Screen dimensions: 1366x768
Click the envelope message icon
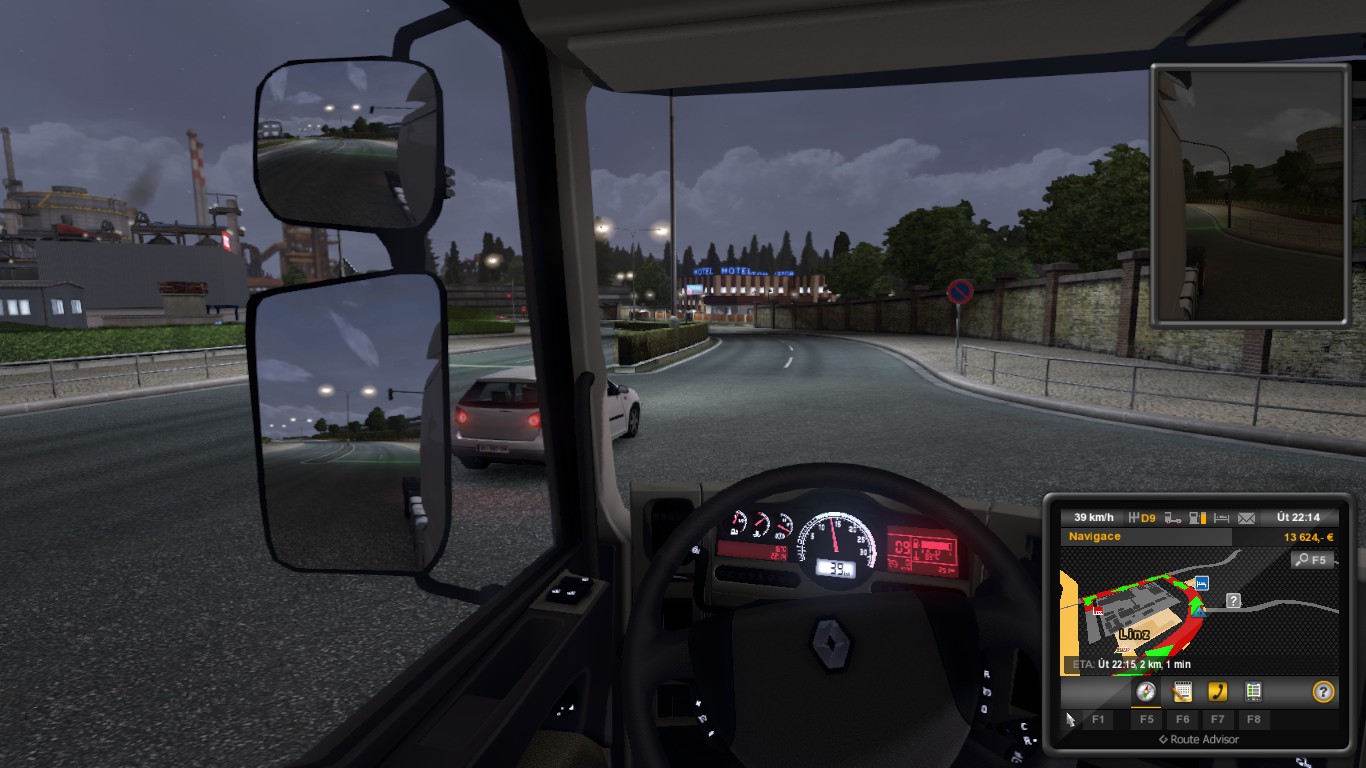point(1246,516)
